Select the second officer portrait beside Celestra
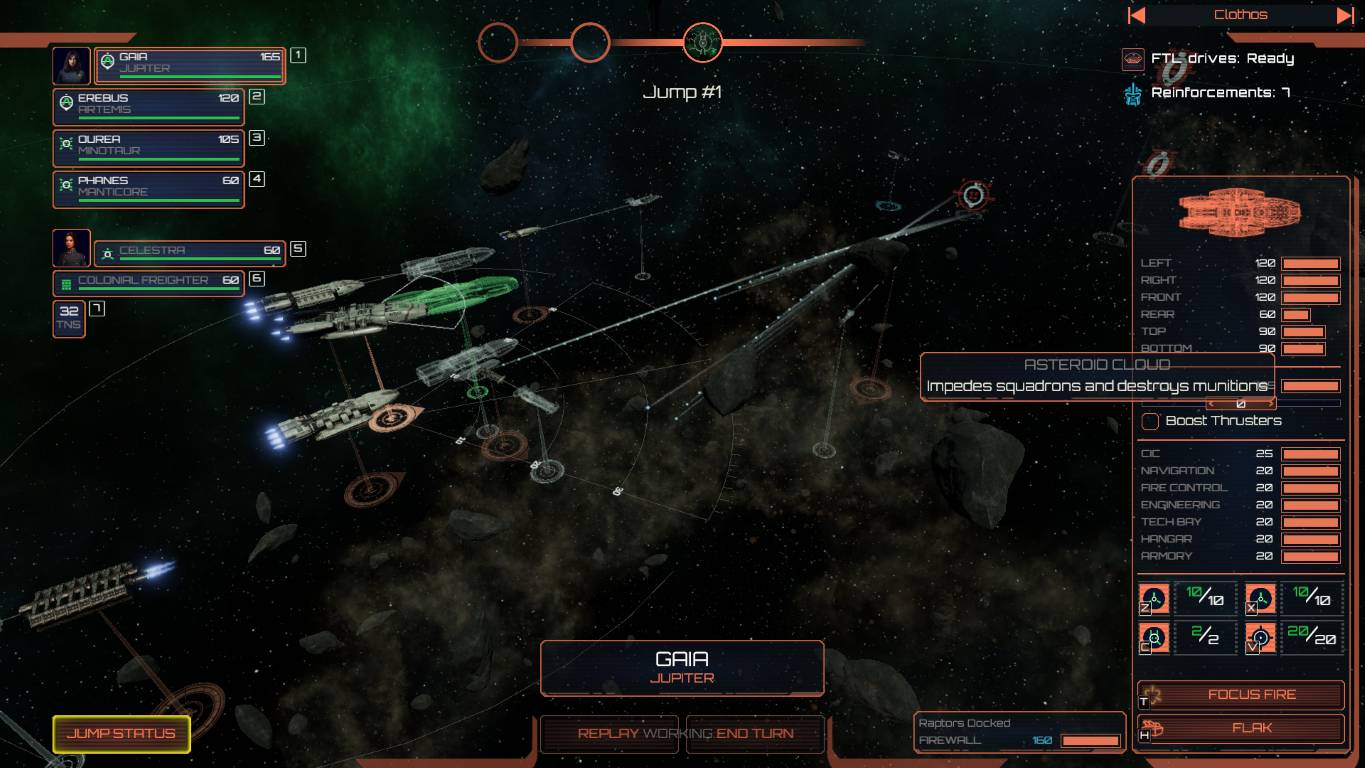The width and height of the screenshot is (1365, 768). click(x=71, y=248)
